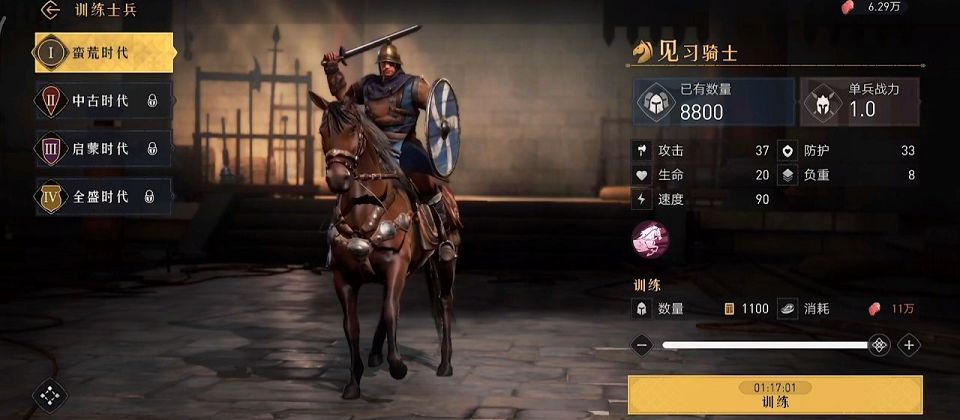
Task: Decrease troop quantity with minus button
Action: pyautogui.click(x=642, y=345)
